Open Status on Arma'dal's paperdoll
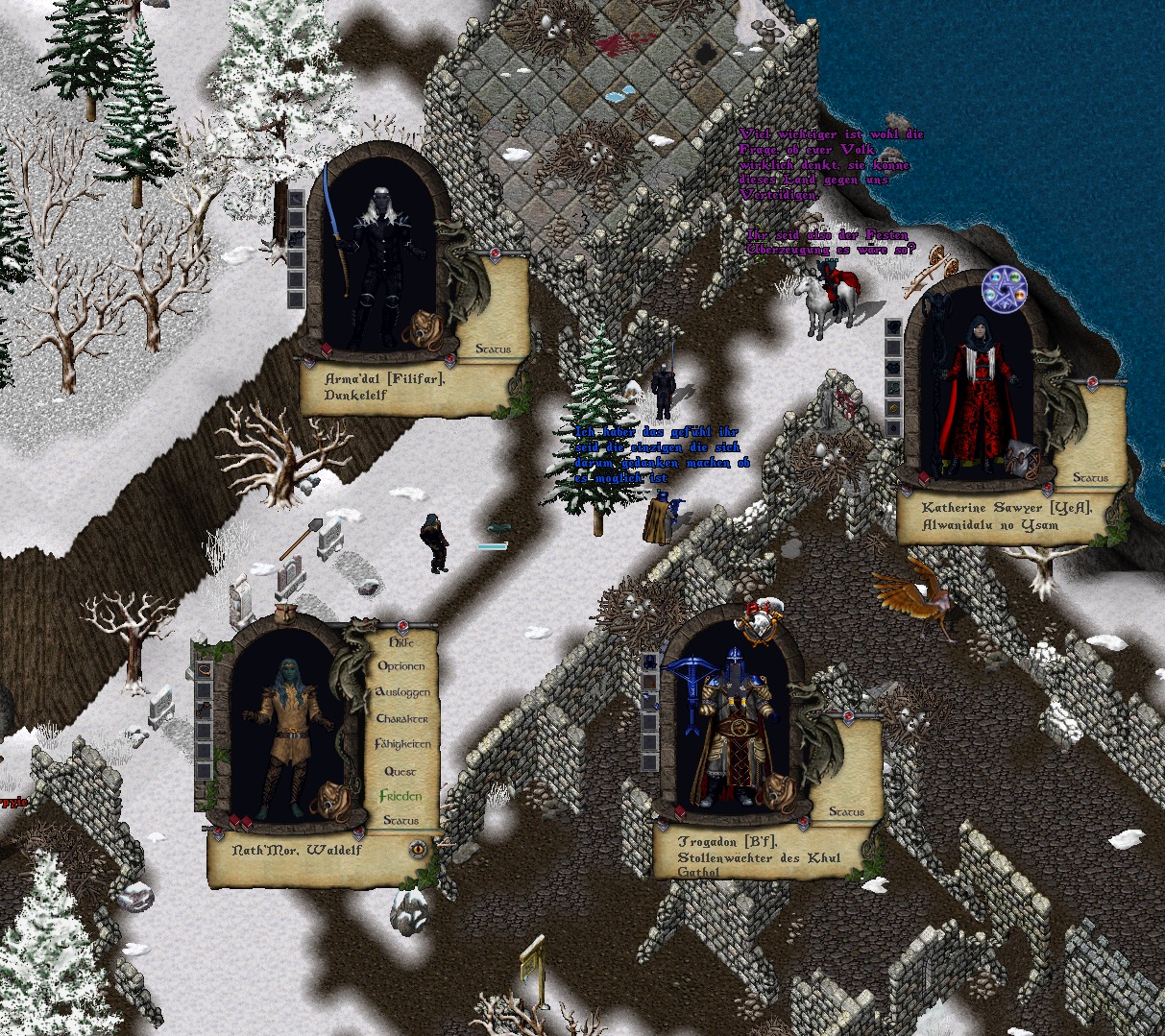1165x1036 pixels. [x=494, y=349]
